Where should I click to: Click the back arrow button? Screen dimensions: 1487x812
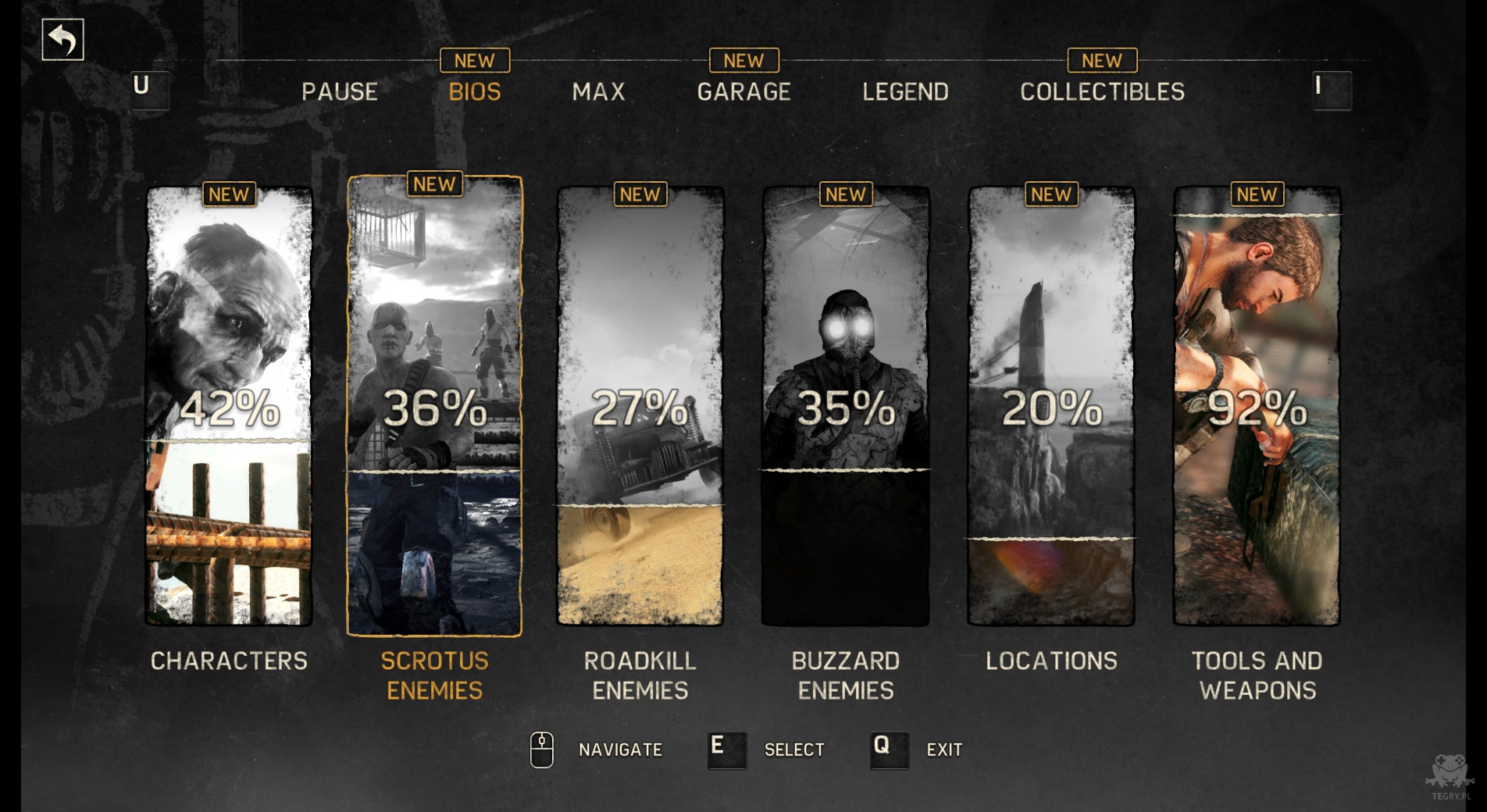[x=62, y=40]
